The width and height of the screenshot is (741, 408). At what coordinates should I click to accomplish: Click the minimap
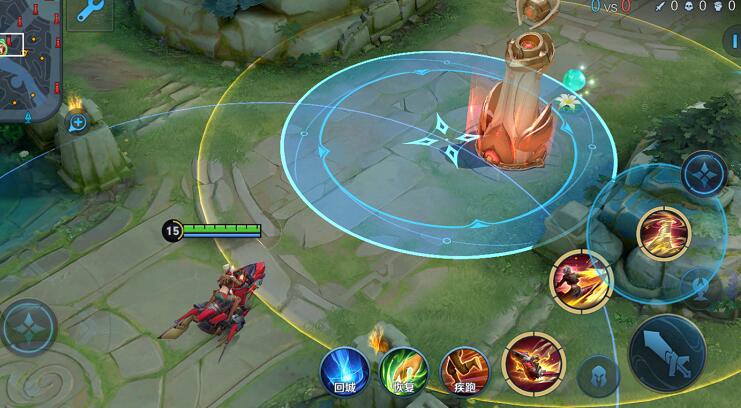[30, 60]
